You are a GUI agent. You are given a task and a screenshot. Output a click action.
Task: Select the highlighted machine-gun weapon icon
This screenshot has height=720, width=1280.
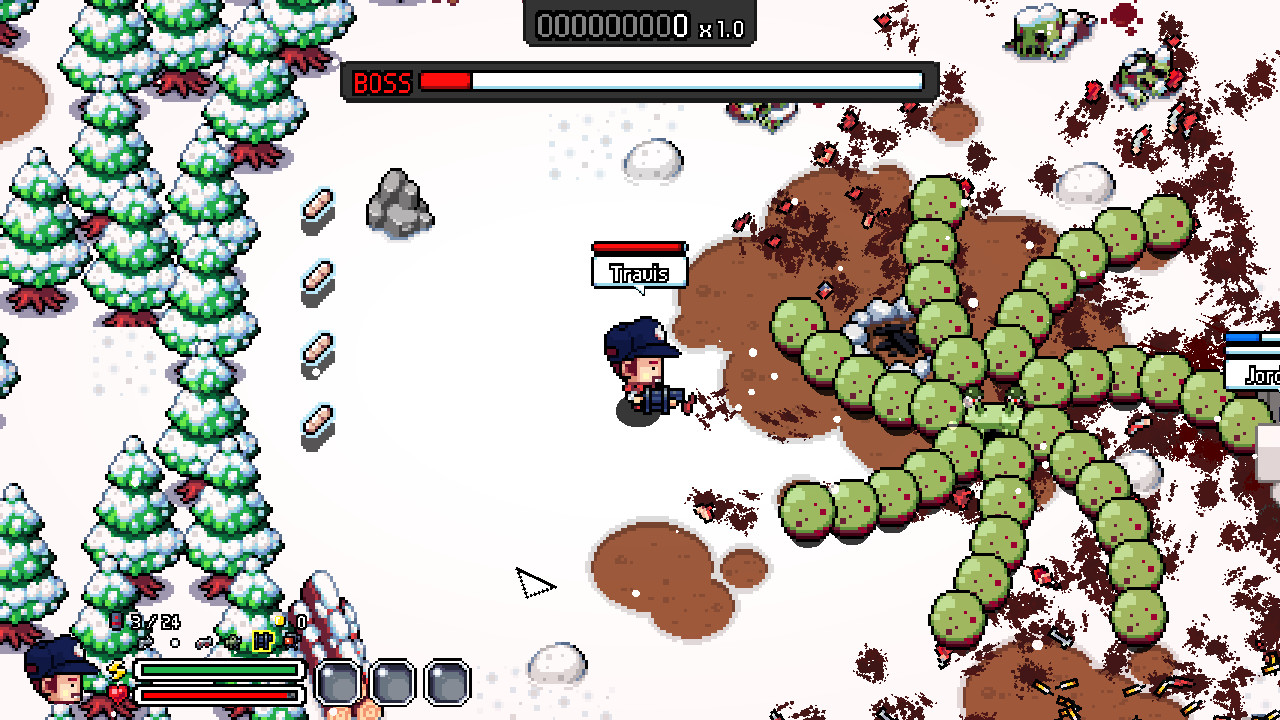(x=262, y=642)
